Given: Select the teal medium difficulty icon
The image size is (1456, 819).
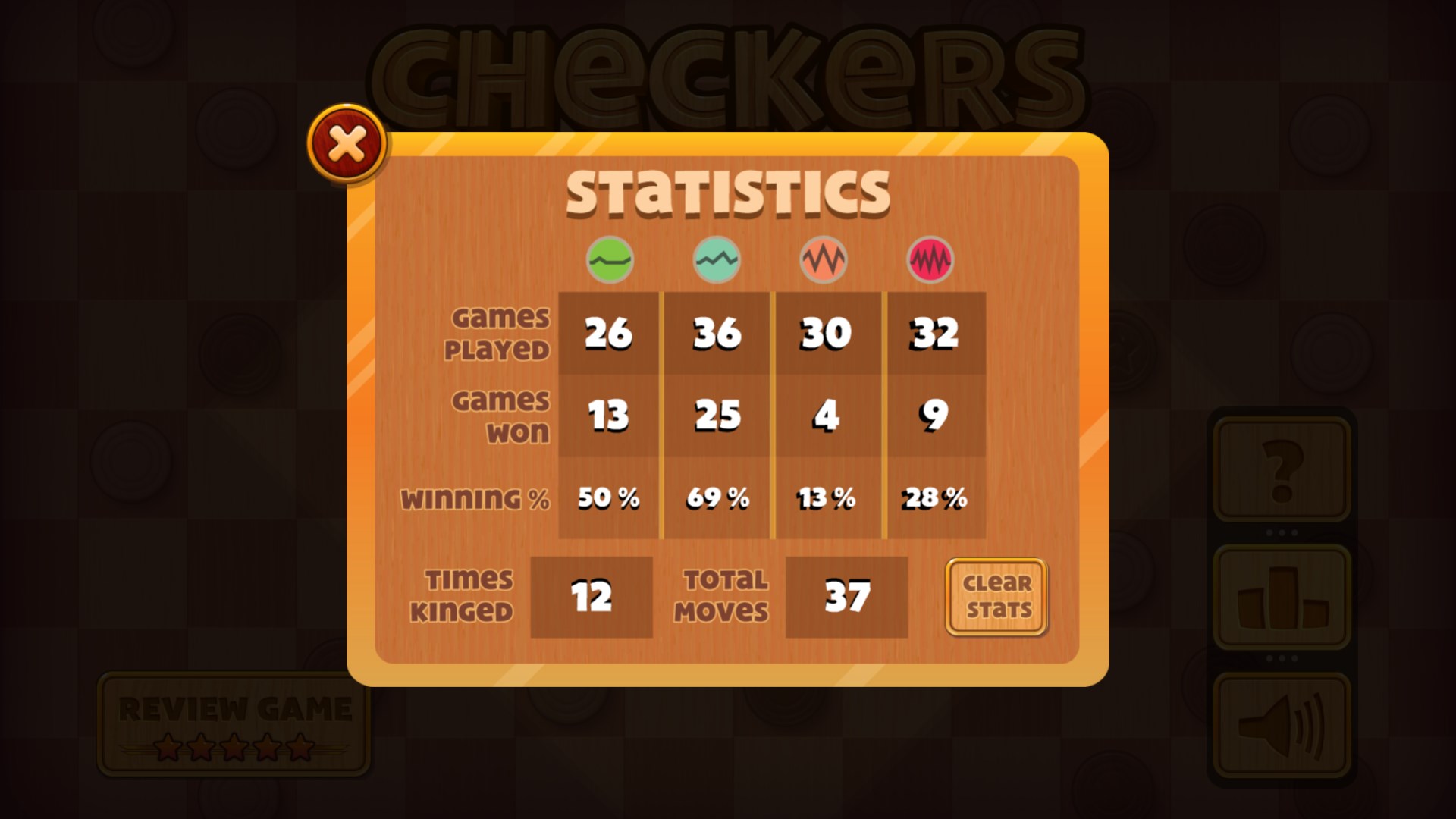Looking at the screenshot, I should tap(715, 259).
